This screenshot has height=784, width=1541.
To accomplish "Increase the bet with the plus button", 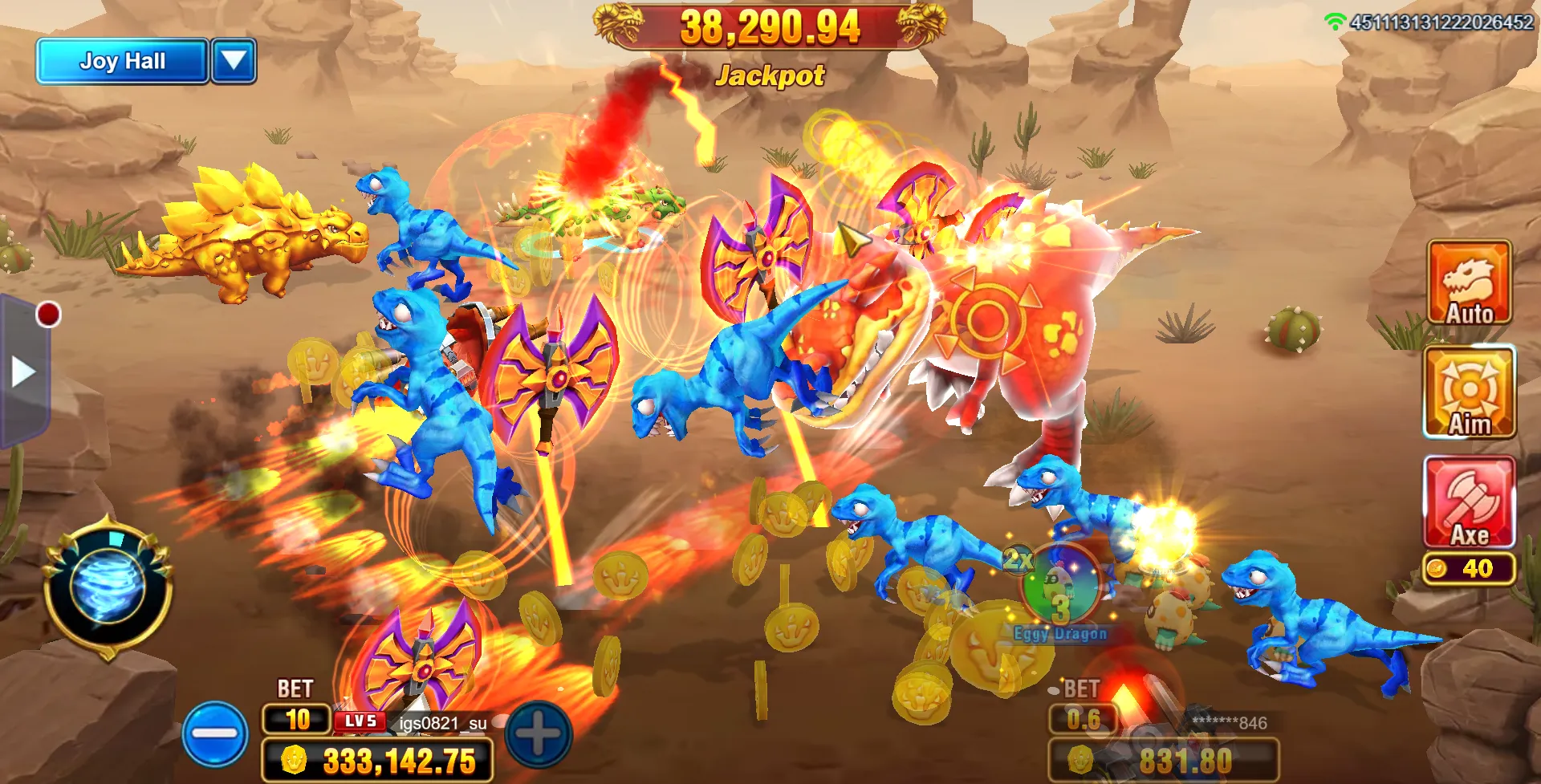I will pos(539,733).
